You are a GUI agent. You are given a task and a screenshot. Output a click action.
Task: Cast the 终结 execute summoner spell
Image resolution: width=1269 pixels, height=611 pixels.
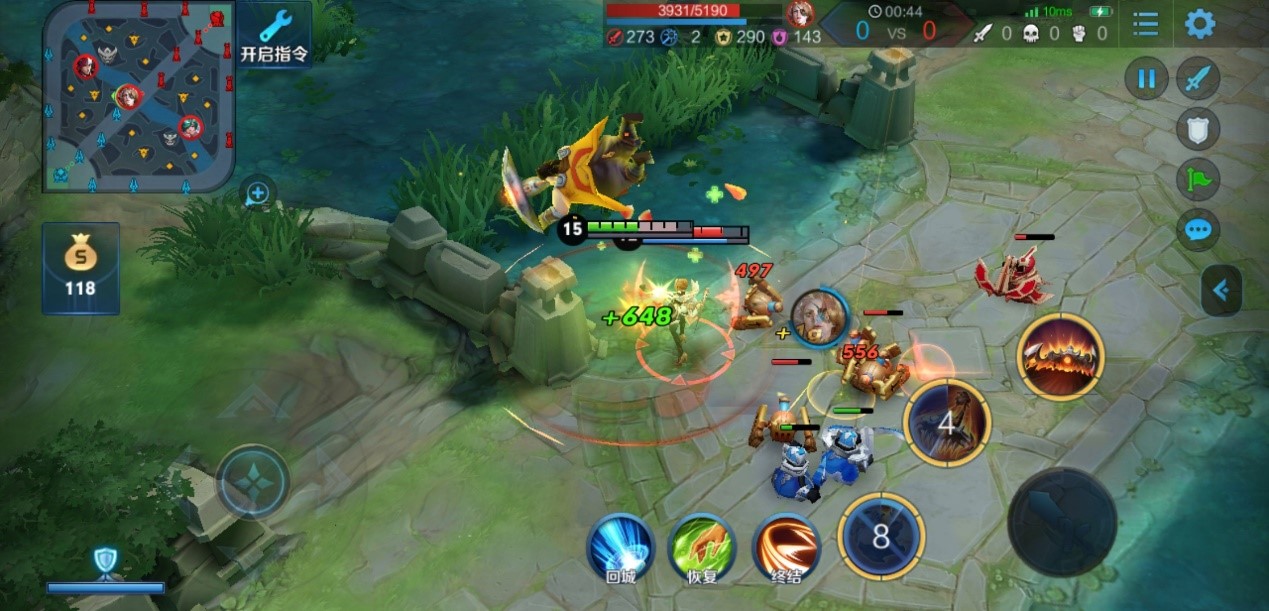tap(786, 546)
